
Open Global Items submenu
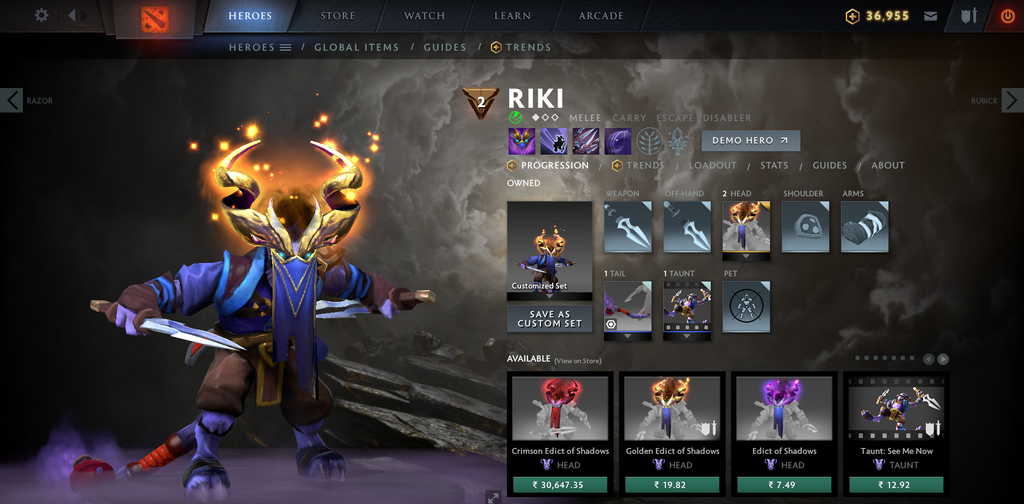click(x=356, y=47)
